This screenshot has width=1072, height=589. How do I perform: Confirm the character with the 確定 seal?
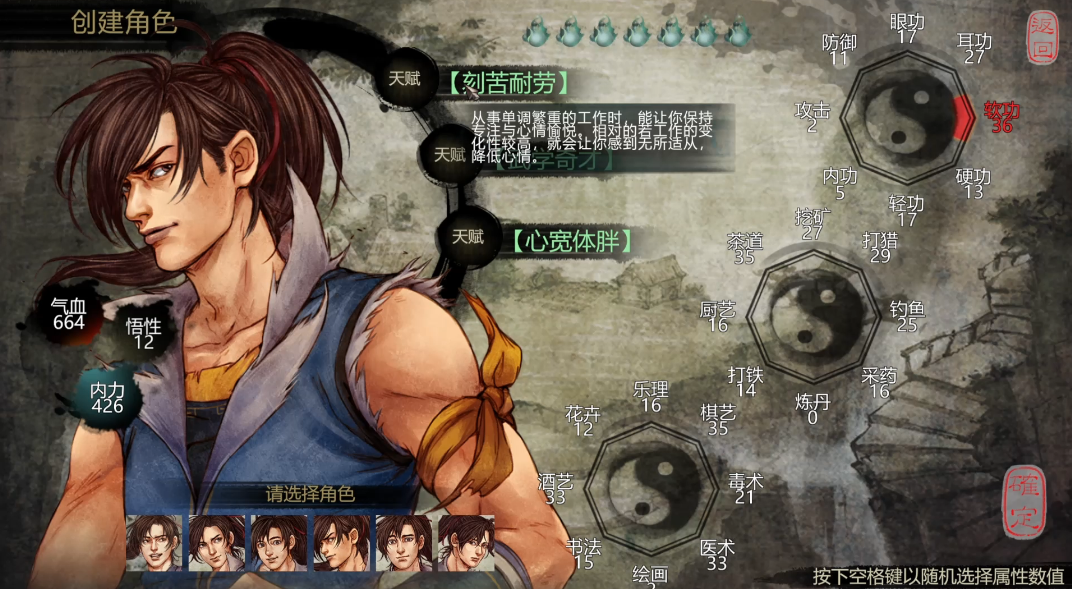(x=1025, y=502)
